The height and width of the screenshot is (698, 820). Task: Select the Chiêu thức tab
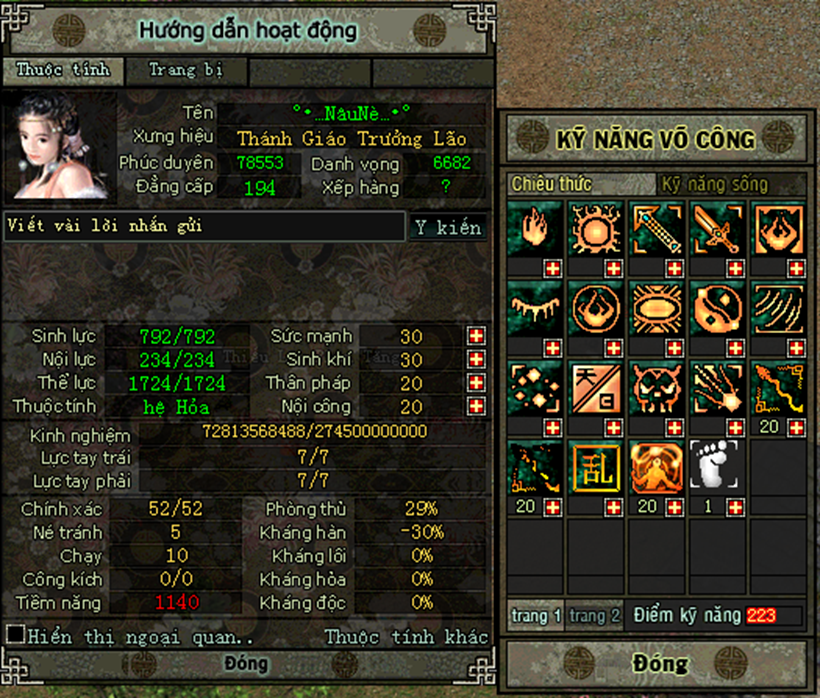[x=552, y=184]
